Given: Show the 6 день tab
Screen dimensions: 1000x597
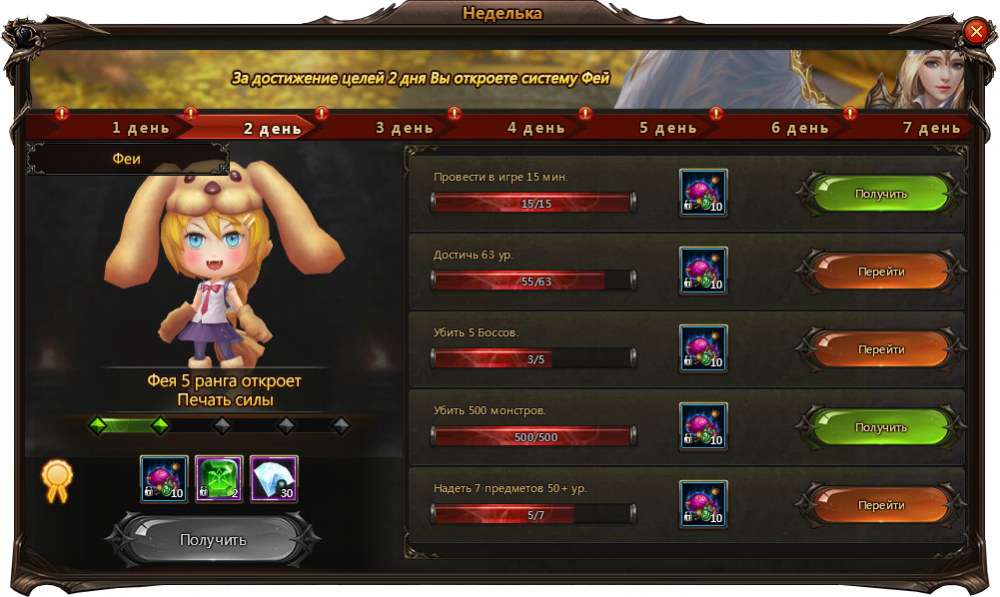Looking at the screenshot, I should pyautogui.click(x=800, y=128).
